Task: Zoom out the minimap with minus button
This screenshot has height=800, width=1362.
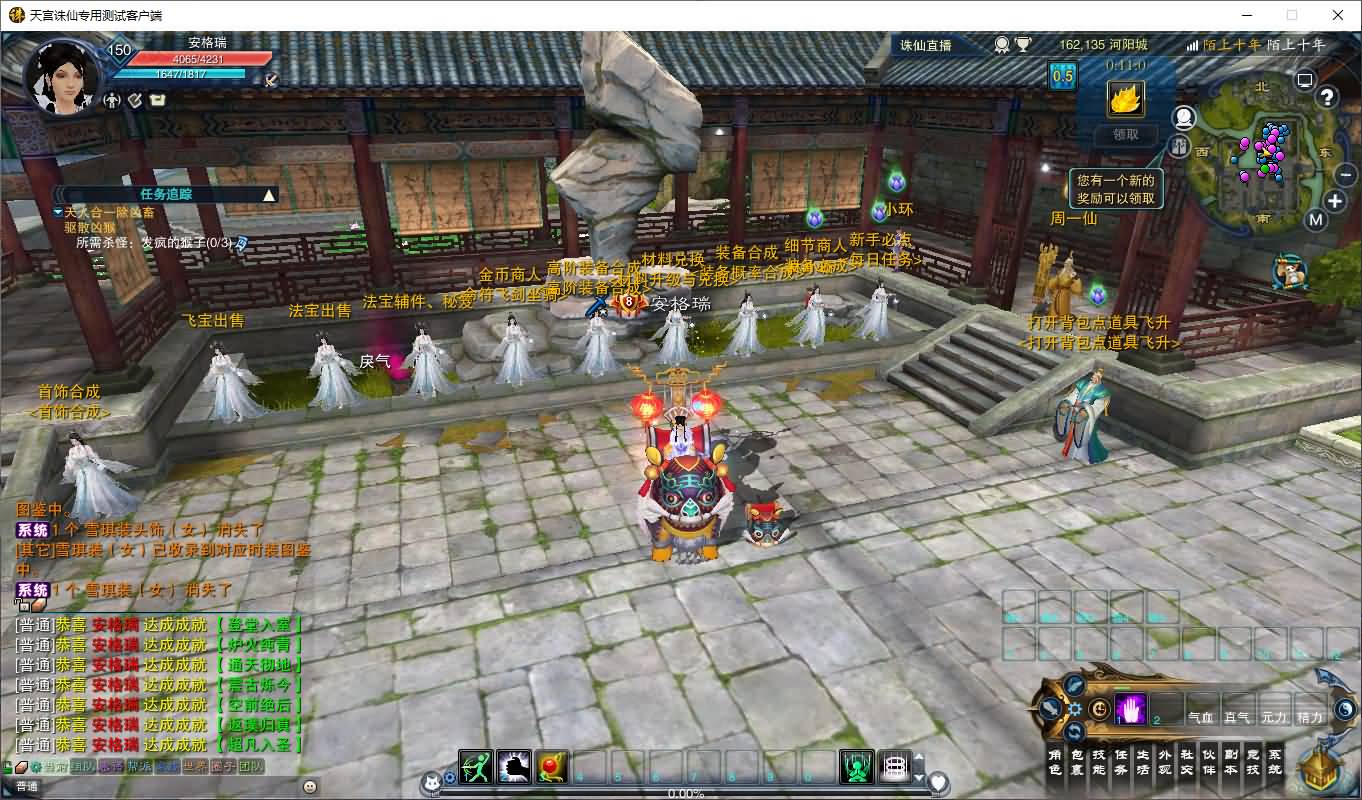Action: [1346, 173]
